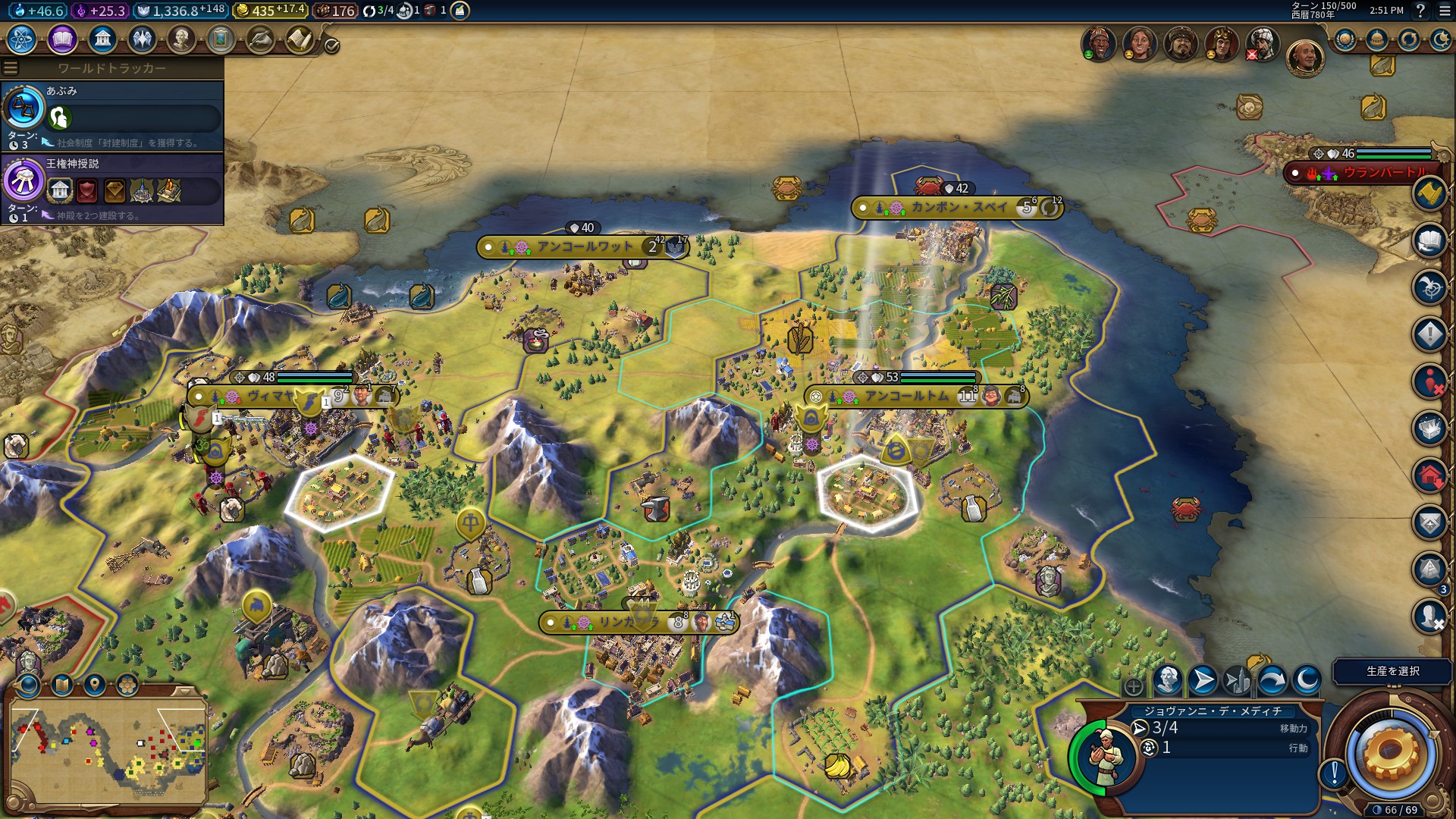
Task: Put the unit to sleep with the moon icon
Action: (1307, 680)
